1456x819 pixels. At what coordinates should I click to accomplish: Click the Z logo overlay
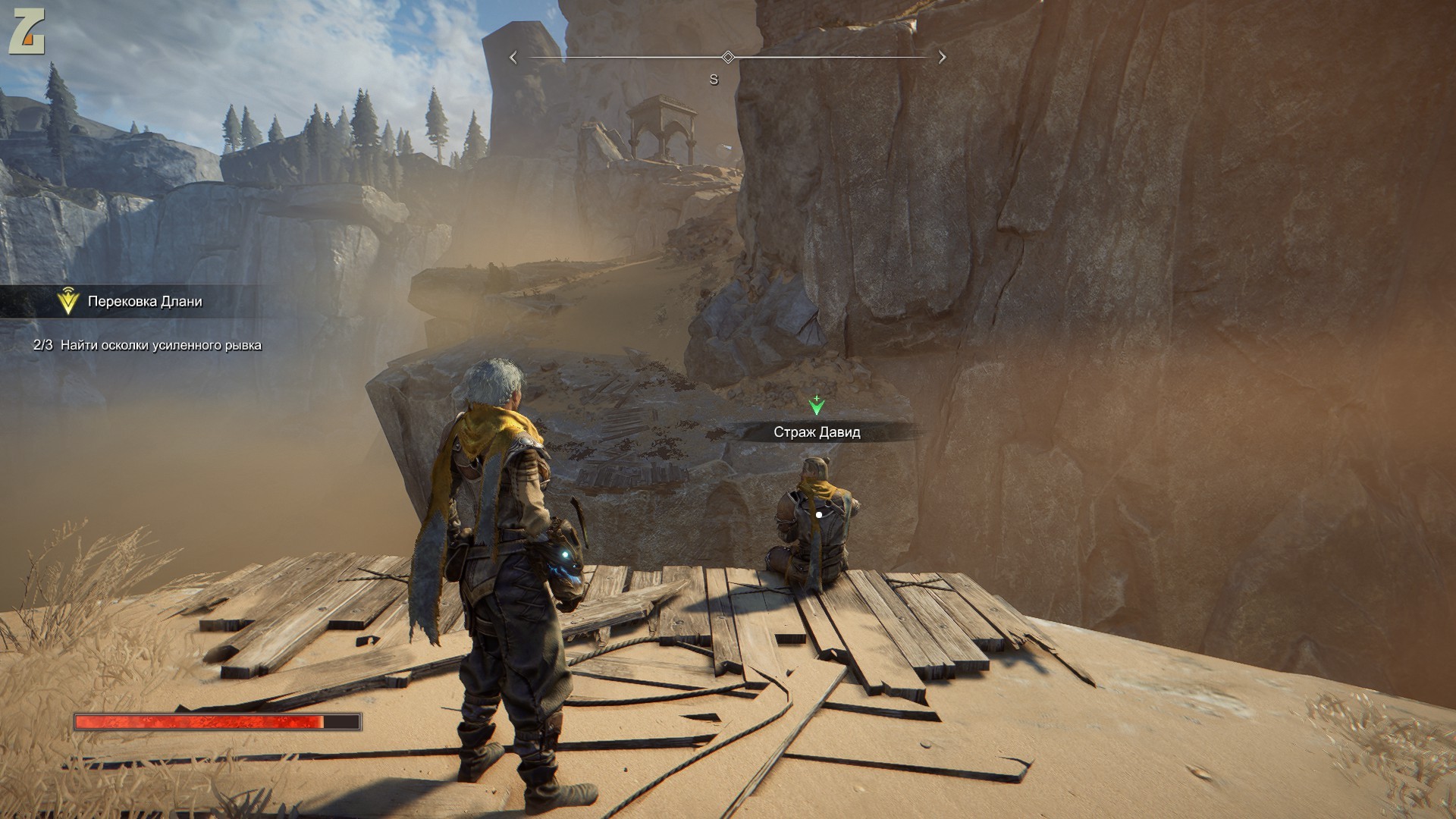[x=27, y=34]
